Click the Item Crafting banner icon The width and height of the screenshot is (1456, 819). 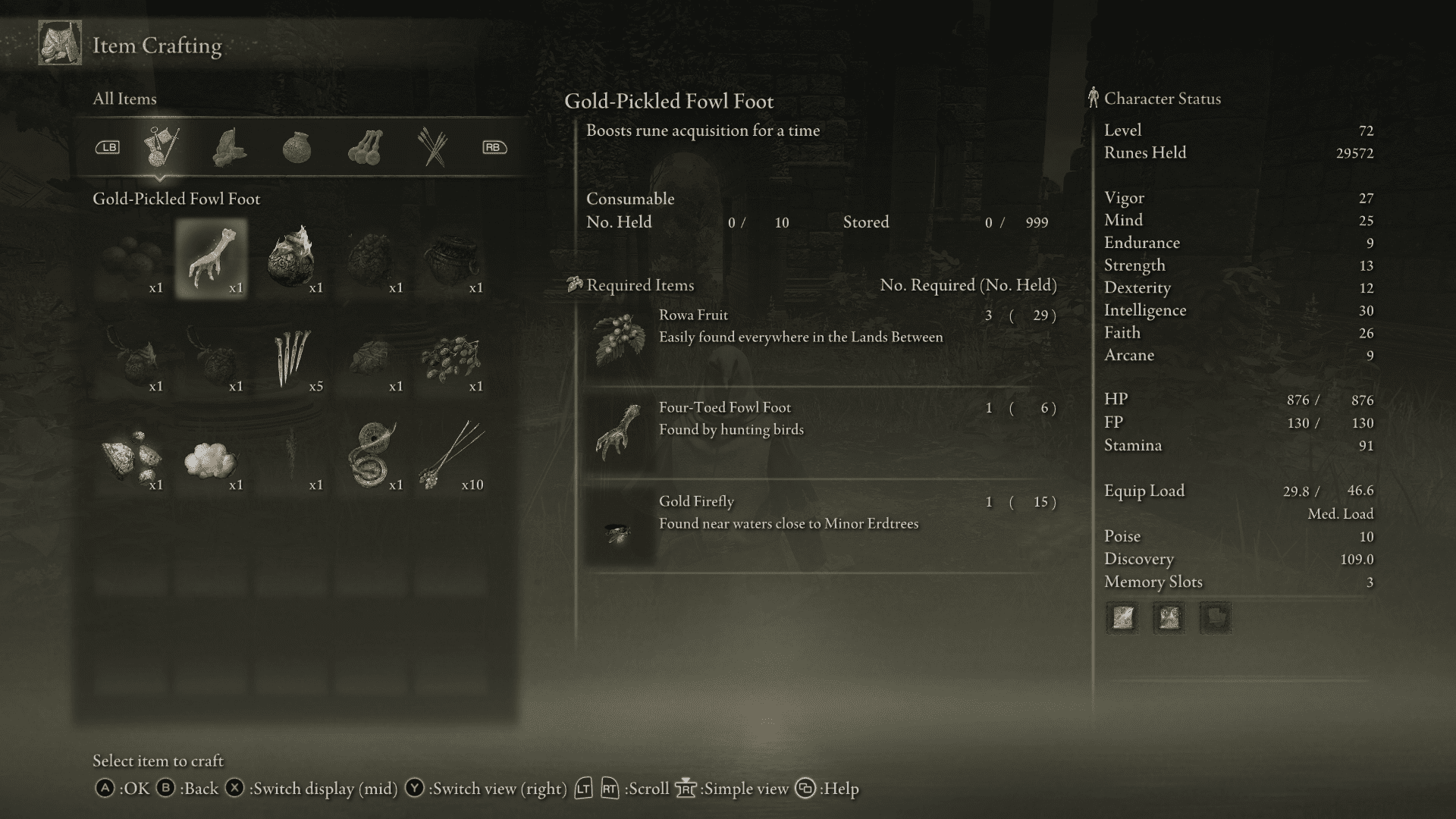tap(59, 43)
